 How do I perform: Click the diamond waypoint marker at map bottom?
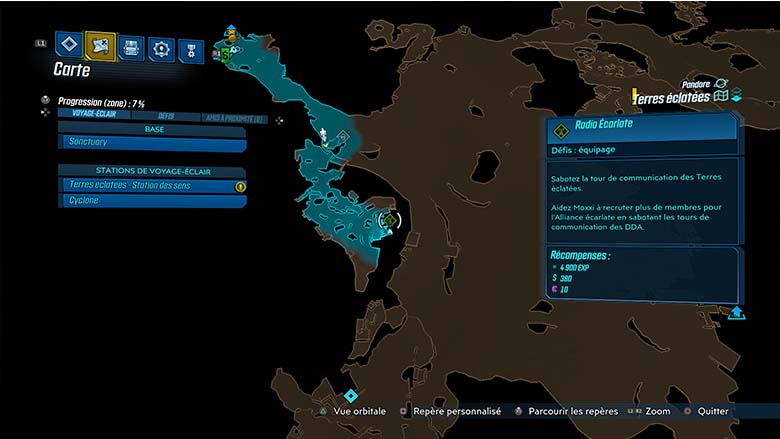pyautogui.click(x=351, y=396)
